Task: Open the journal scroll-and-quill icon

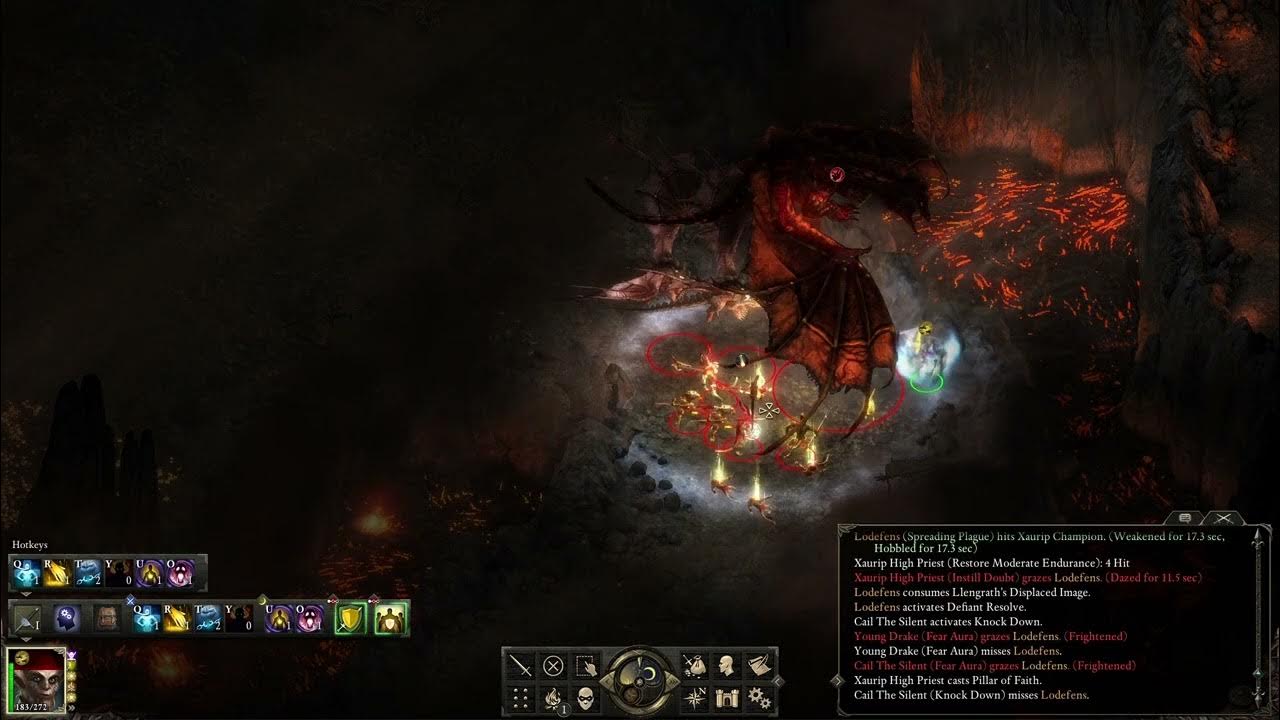Action: pyautogui.click(x=759, y=665)
